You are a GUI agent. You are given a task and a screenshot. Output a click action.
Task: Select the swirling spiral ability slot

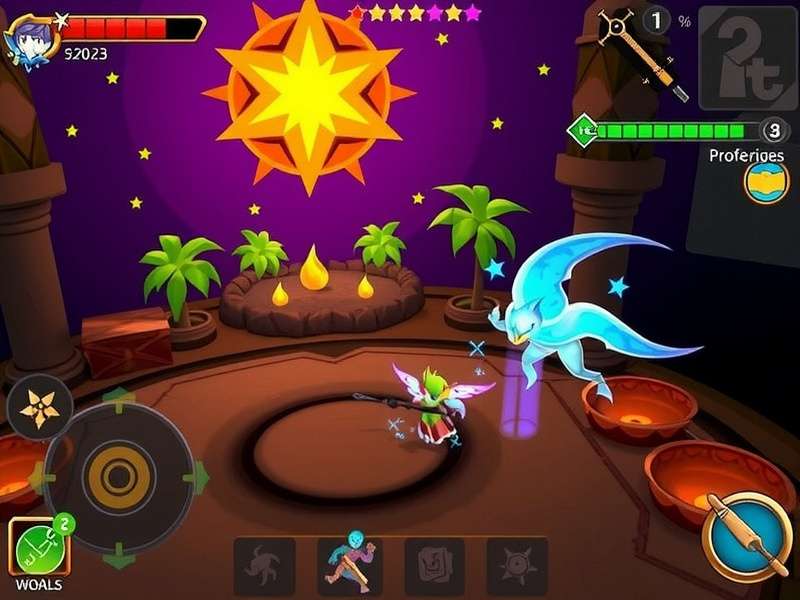coord(264,567)
